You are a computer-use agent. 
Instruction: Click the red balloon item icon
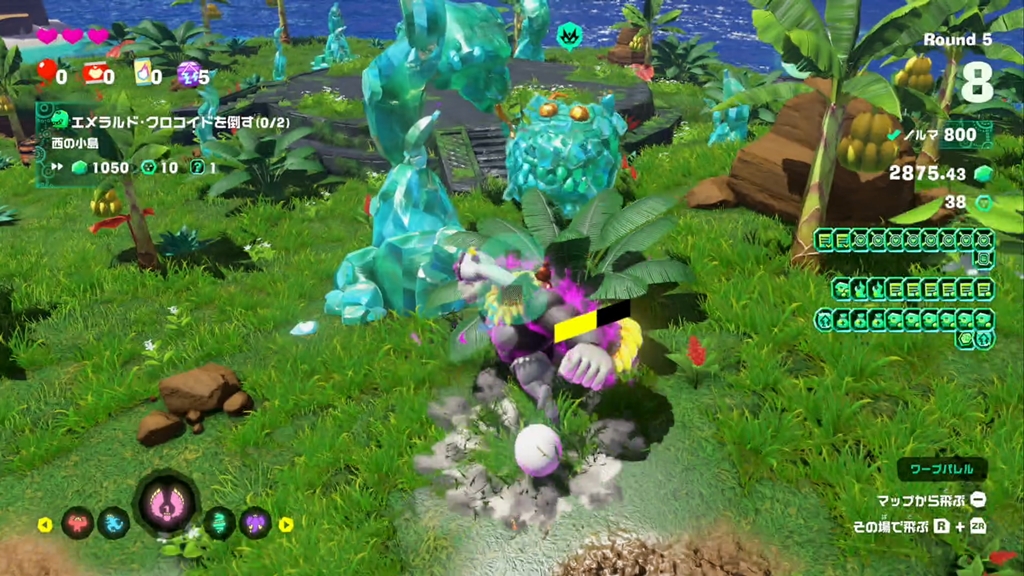click(47, 71)
